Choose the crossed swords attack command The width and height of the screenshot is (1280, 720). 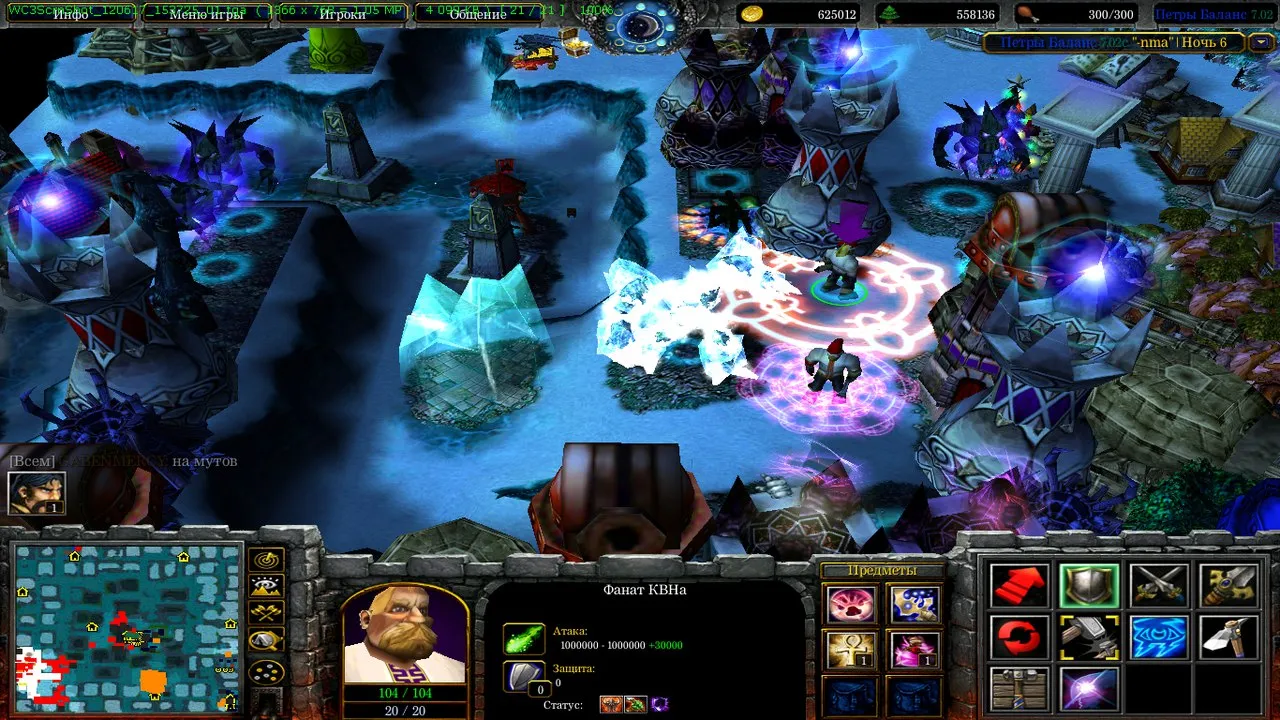1158,586
